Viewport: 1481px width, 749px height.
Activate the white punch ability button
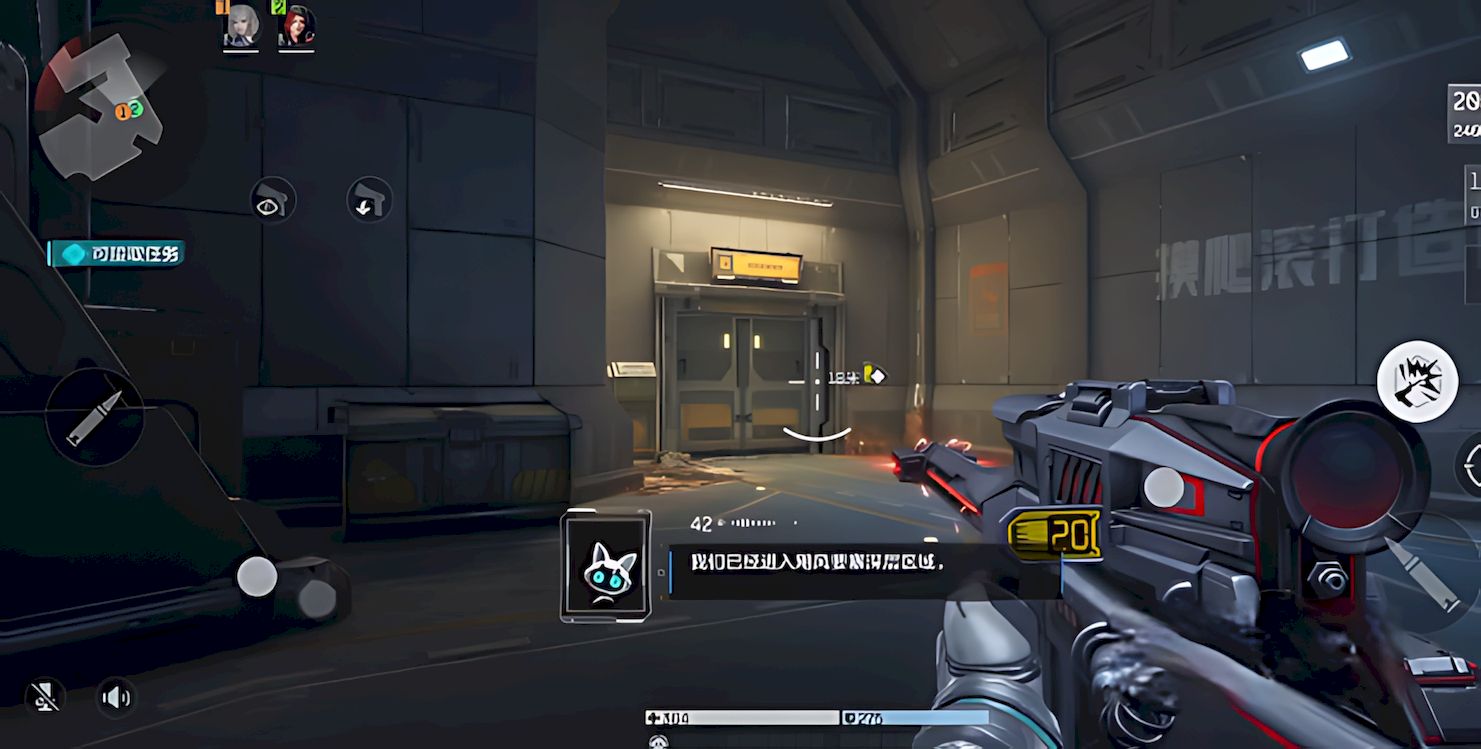click(1417, 381)
